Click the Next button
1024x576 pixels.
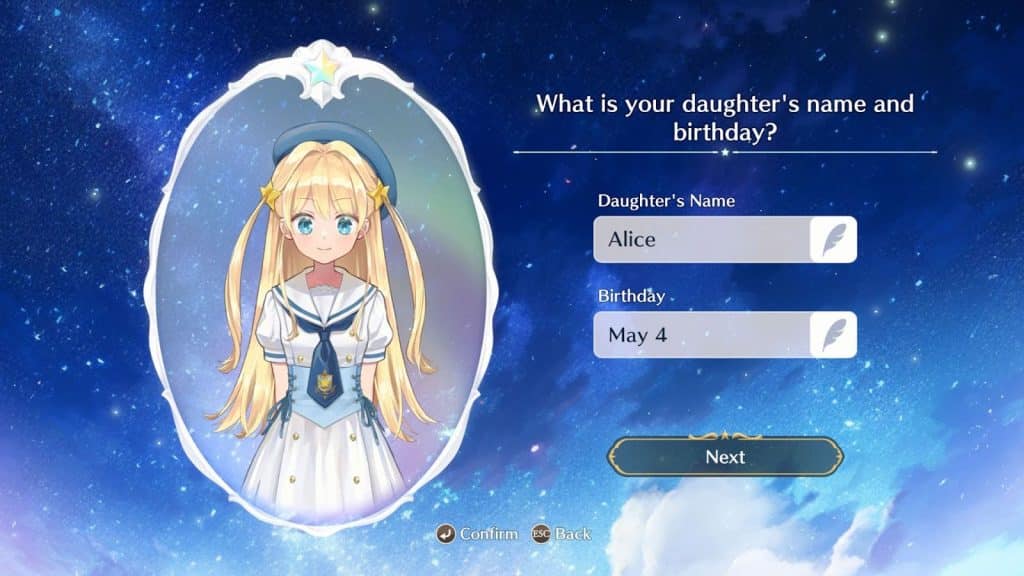click(x=725, y=457)
